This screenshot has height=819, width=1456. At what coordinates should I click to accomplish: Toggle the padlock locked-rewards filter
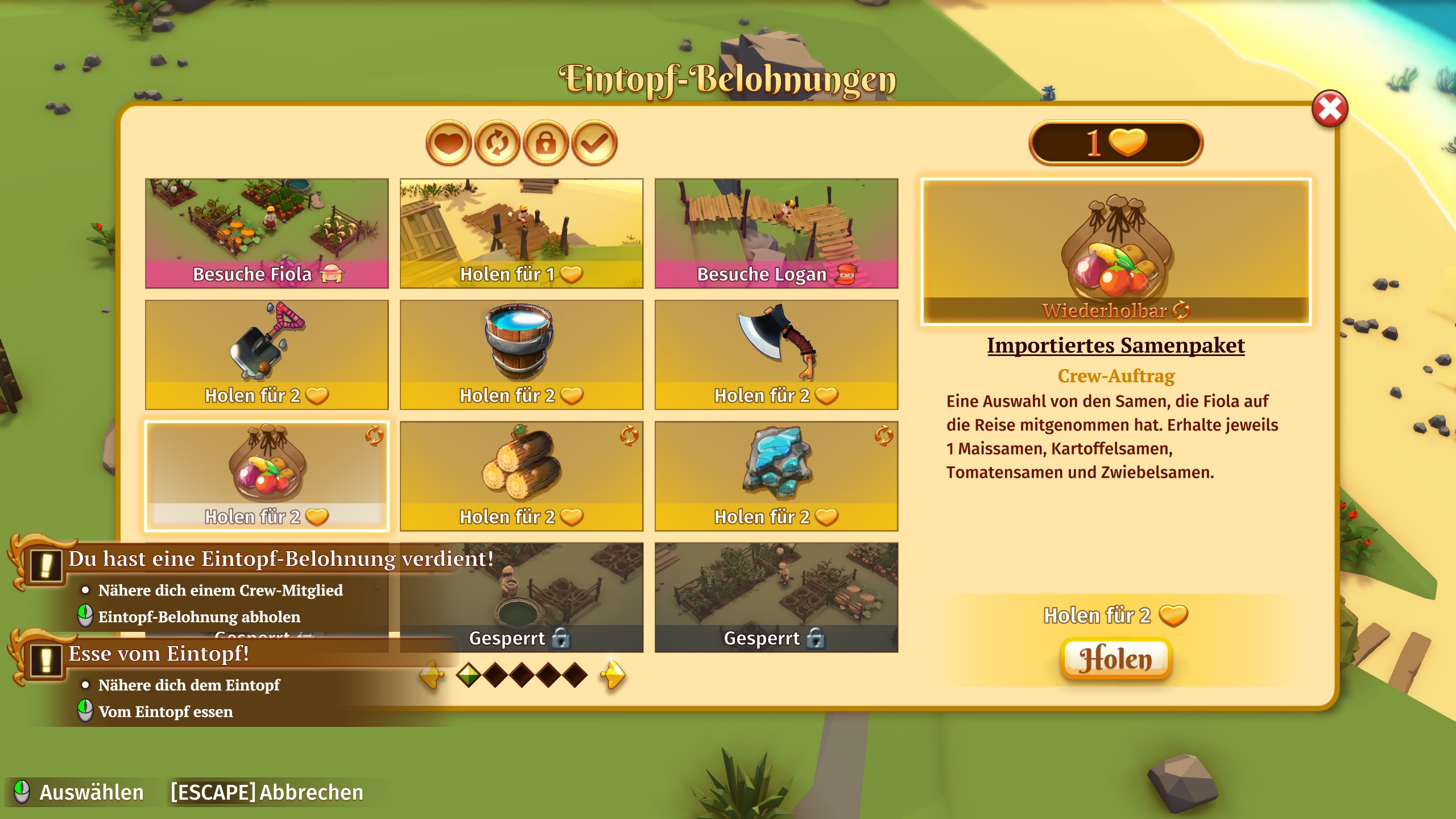pos(545,143)
